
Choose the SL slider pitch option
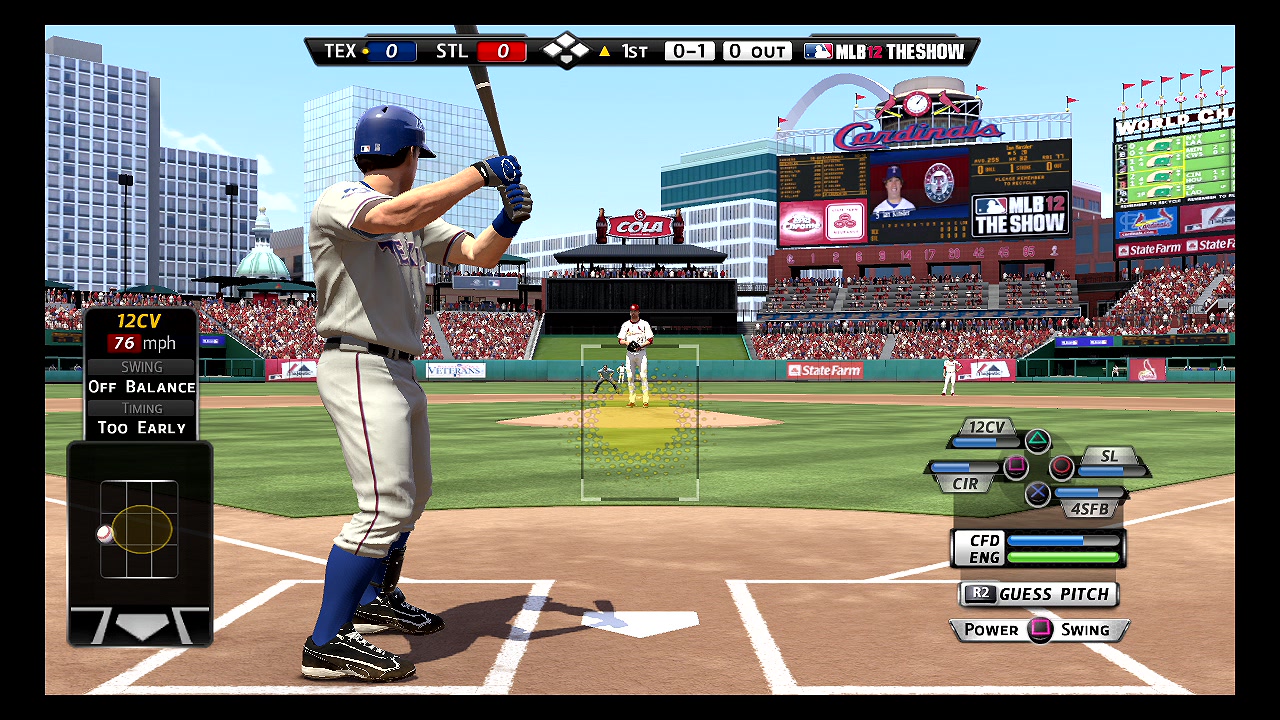1109,457
